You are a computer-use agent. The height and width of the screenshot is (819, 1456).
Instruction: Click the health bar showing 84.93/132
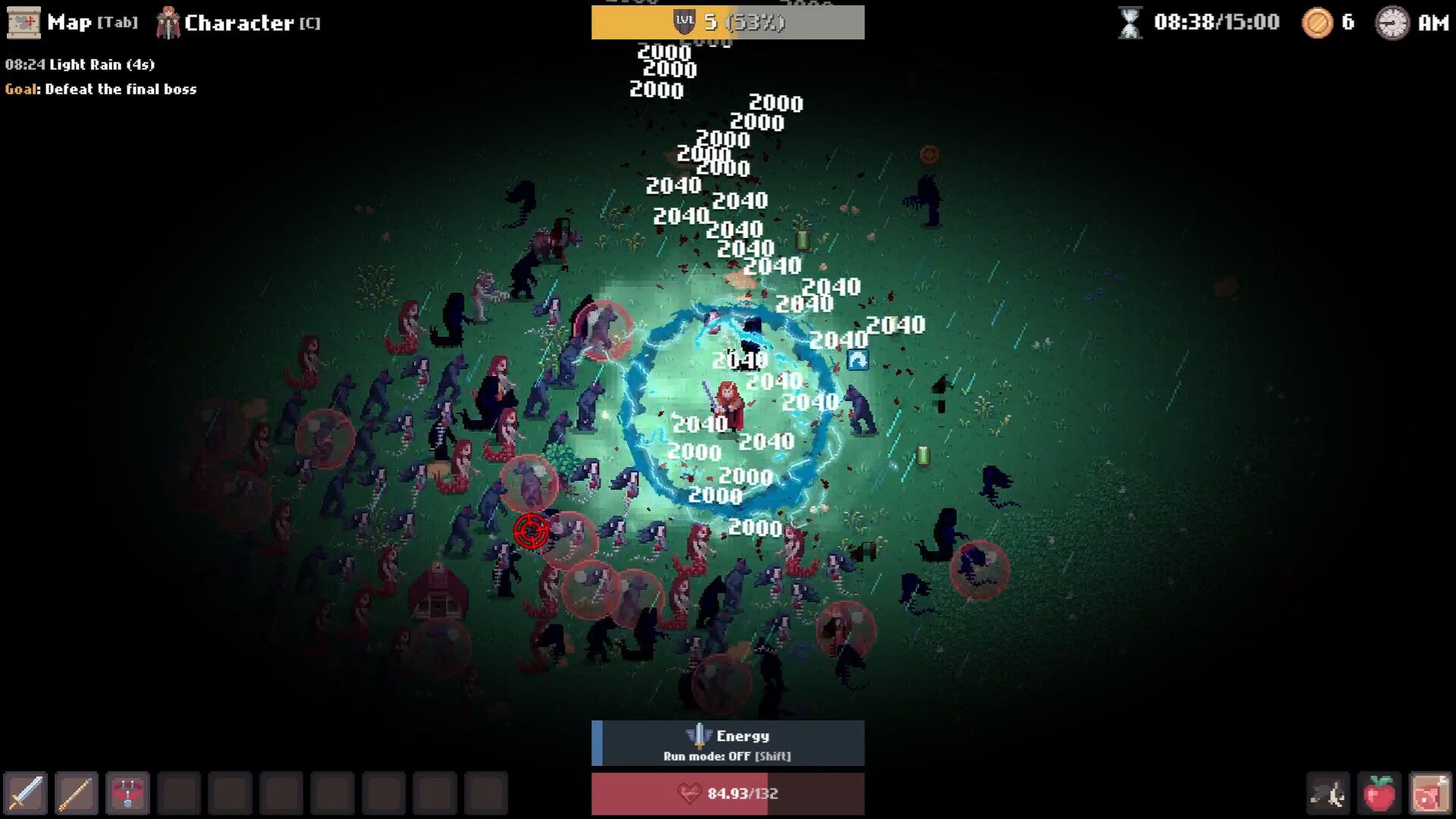[x=727, y=793]
